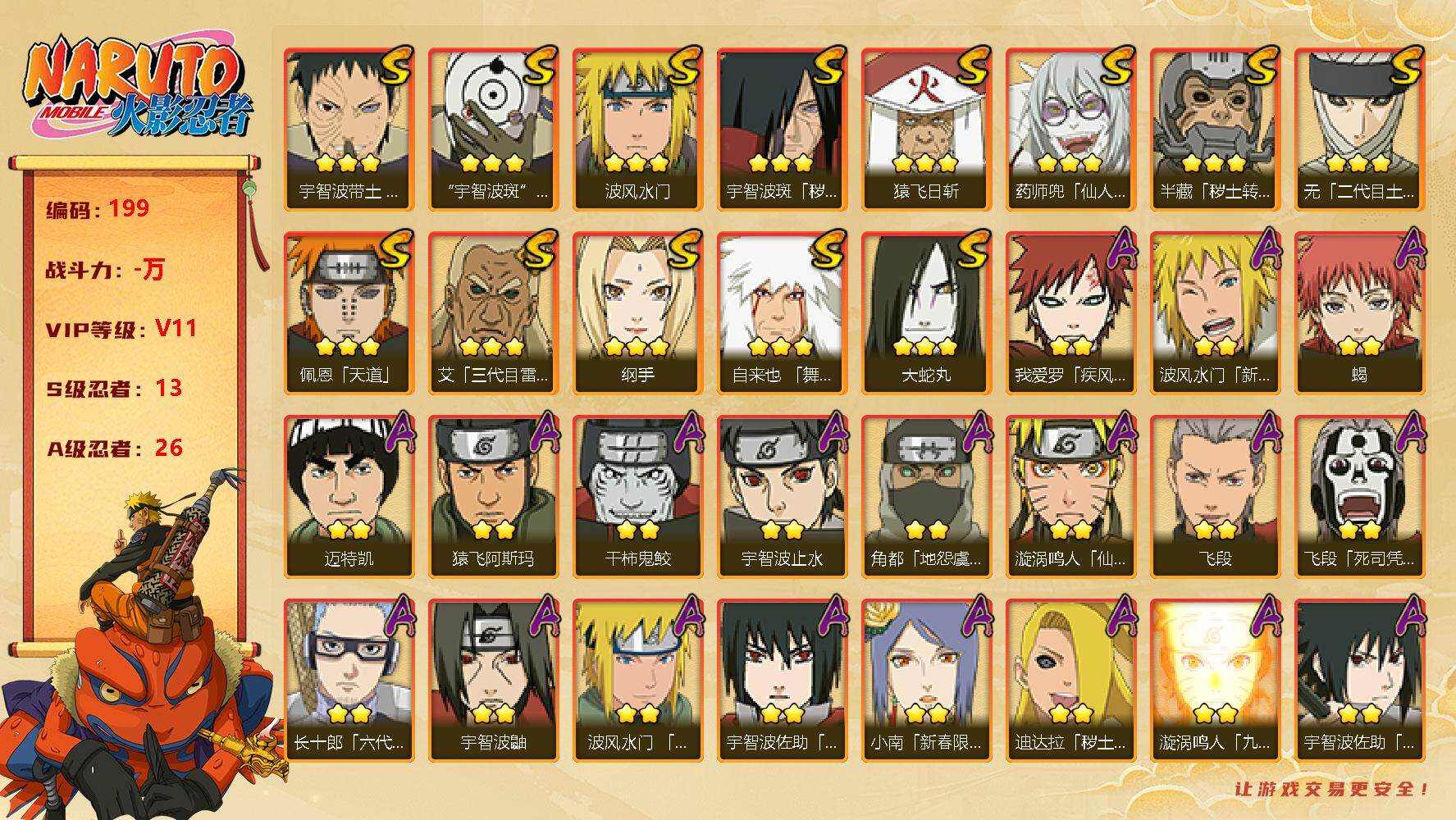The width and height of the screenshot is (1456, 820).
Task: Select the 艾「三代目雷影」 ninja card
Action: (493, 312)
